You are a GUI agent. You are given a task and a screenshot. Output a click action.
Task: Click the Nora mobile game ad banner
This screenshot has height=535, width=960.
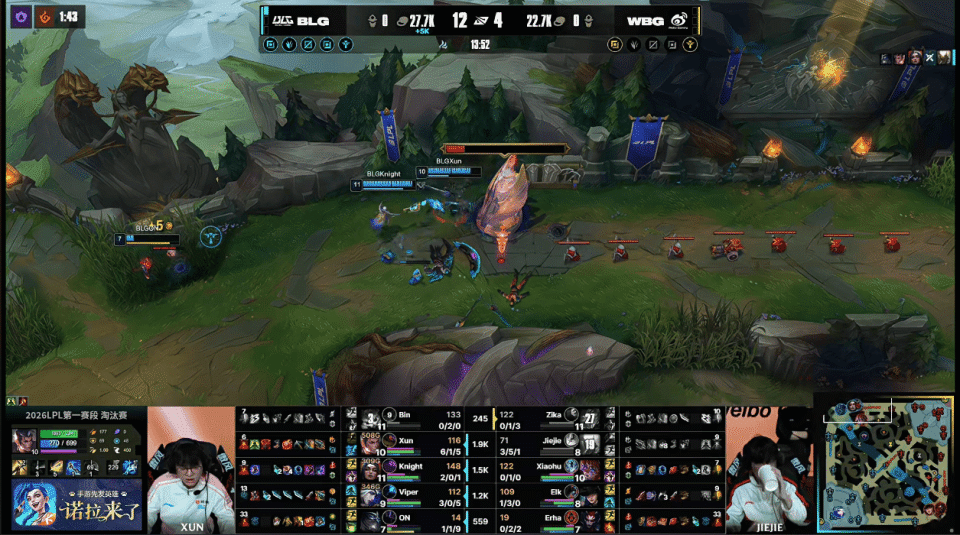click(x=76, y=505)
